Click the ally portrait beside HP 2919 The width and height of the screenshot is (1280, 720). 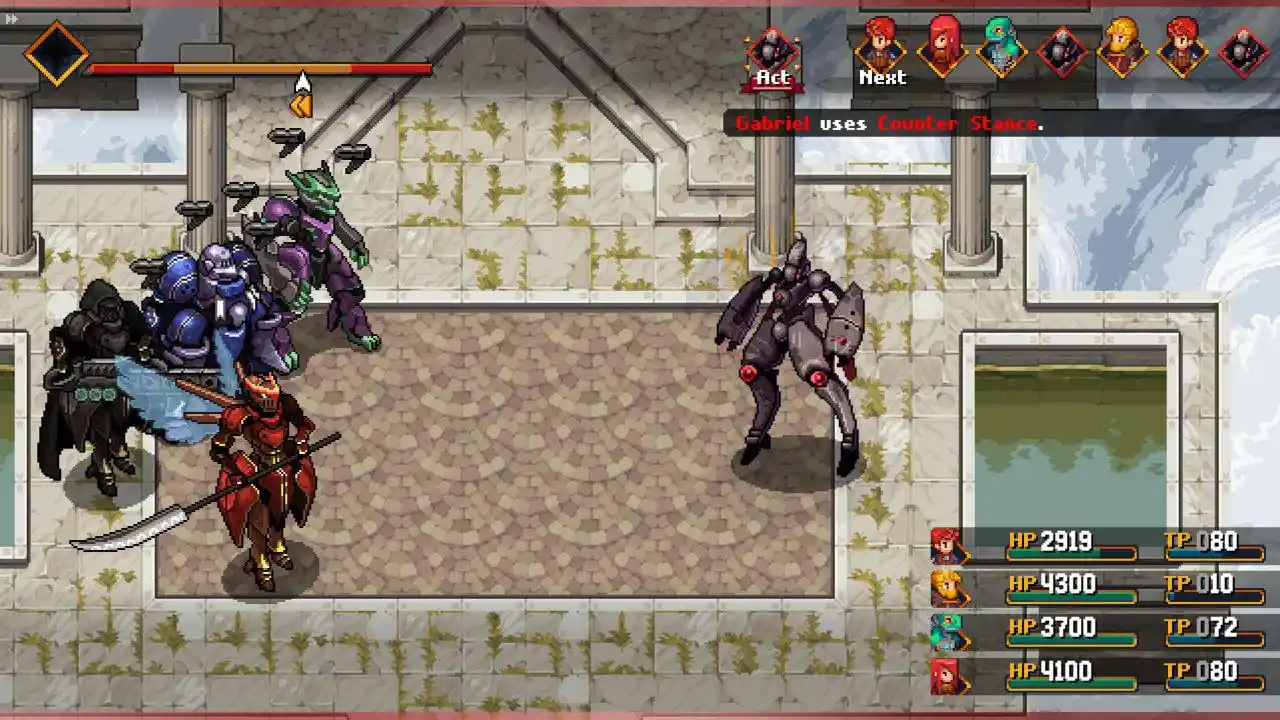pos(946,547)
